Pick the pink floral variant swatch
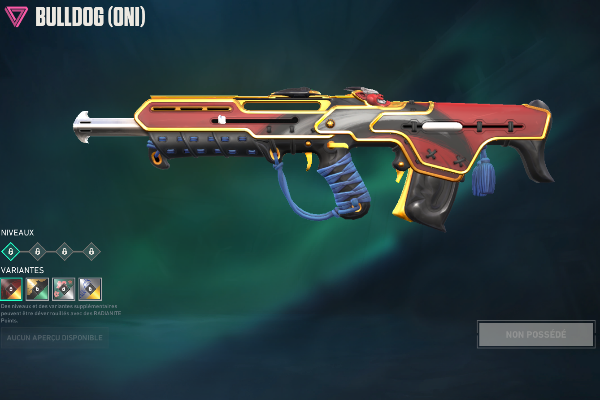The image size is (600, 400). coord(64,289)
